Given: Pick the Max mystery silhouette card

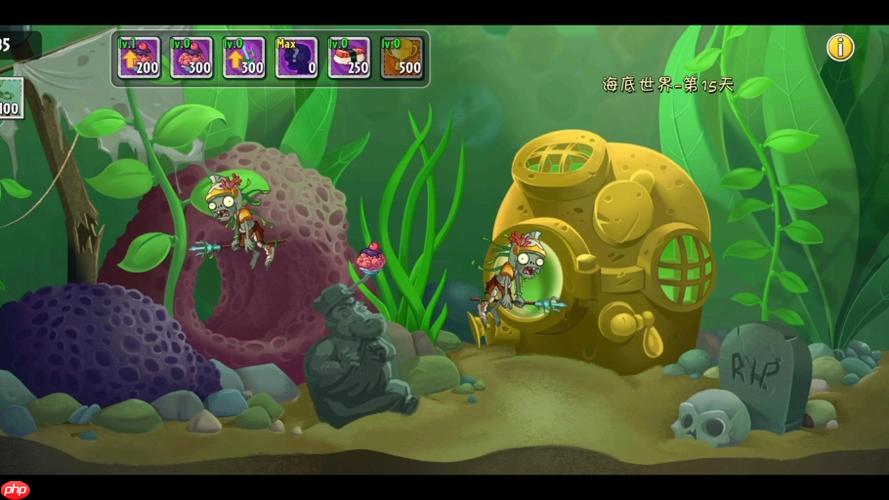Looking at the screenshot, I should pos(296,58).
